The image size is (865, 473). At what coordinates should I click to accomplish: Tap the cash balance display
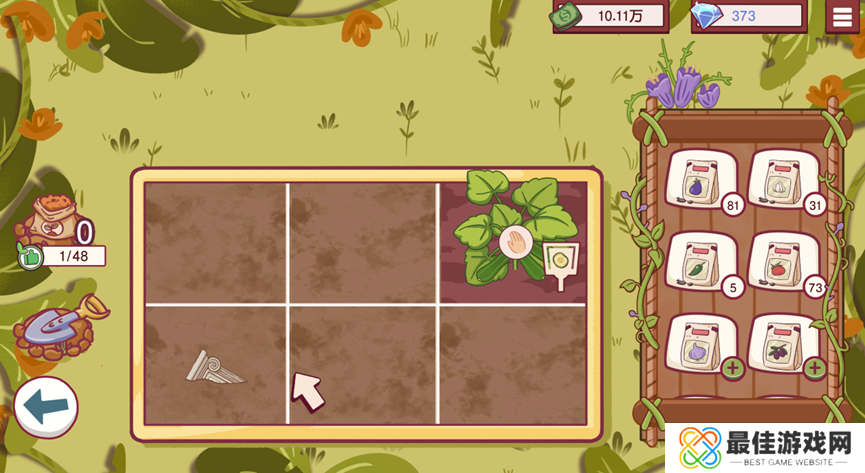tap(611, 16)
